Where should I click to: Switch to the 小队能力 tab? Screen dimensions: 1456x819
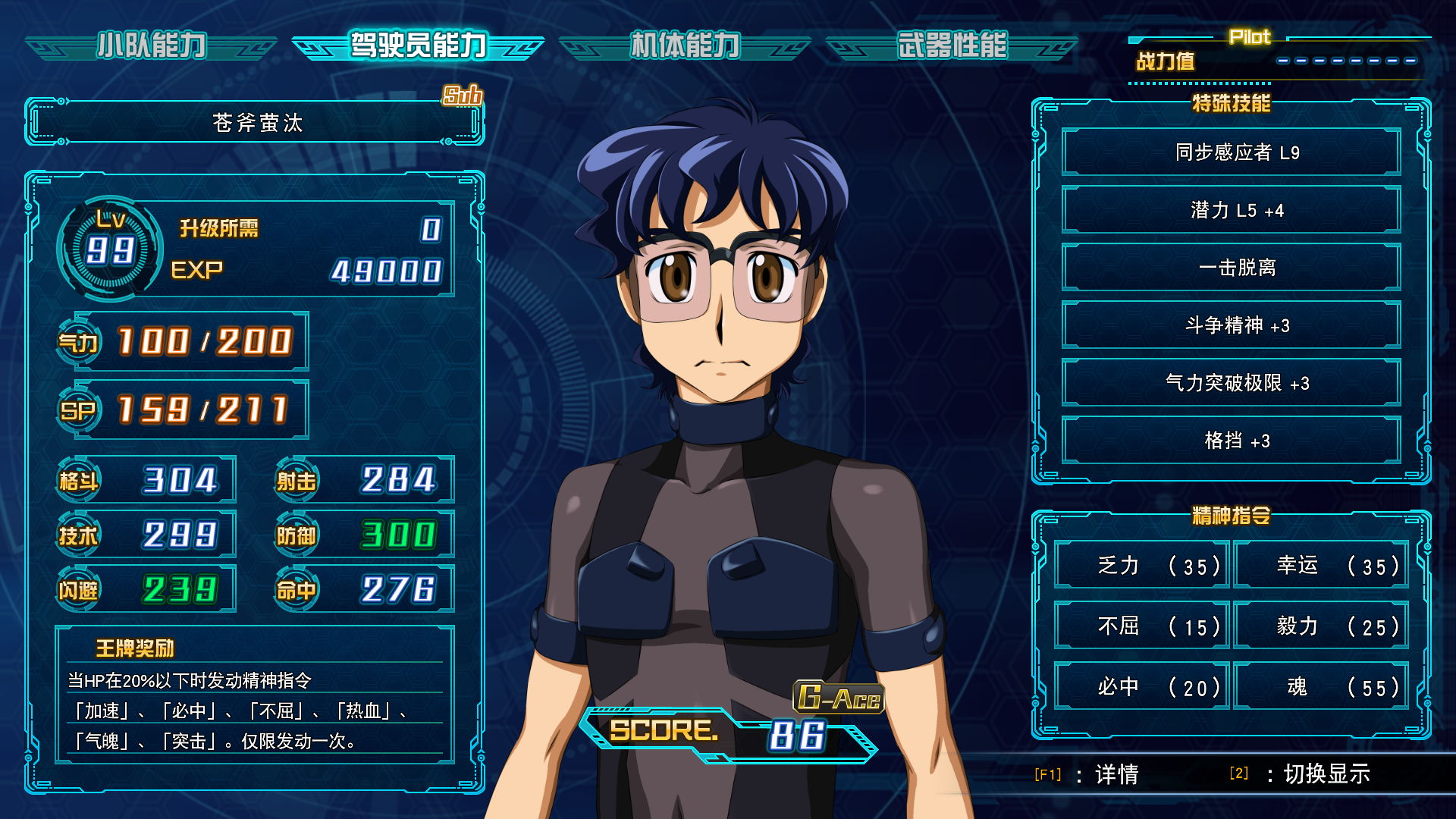(x=151, y=46)
